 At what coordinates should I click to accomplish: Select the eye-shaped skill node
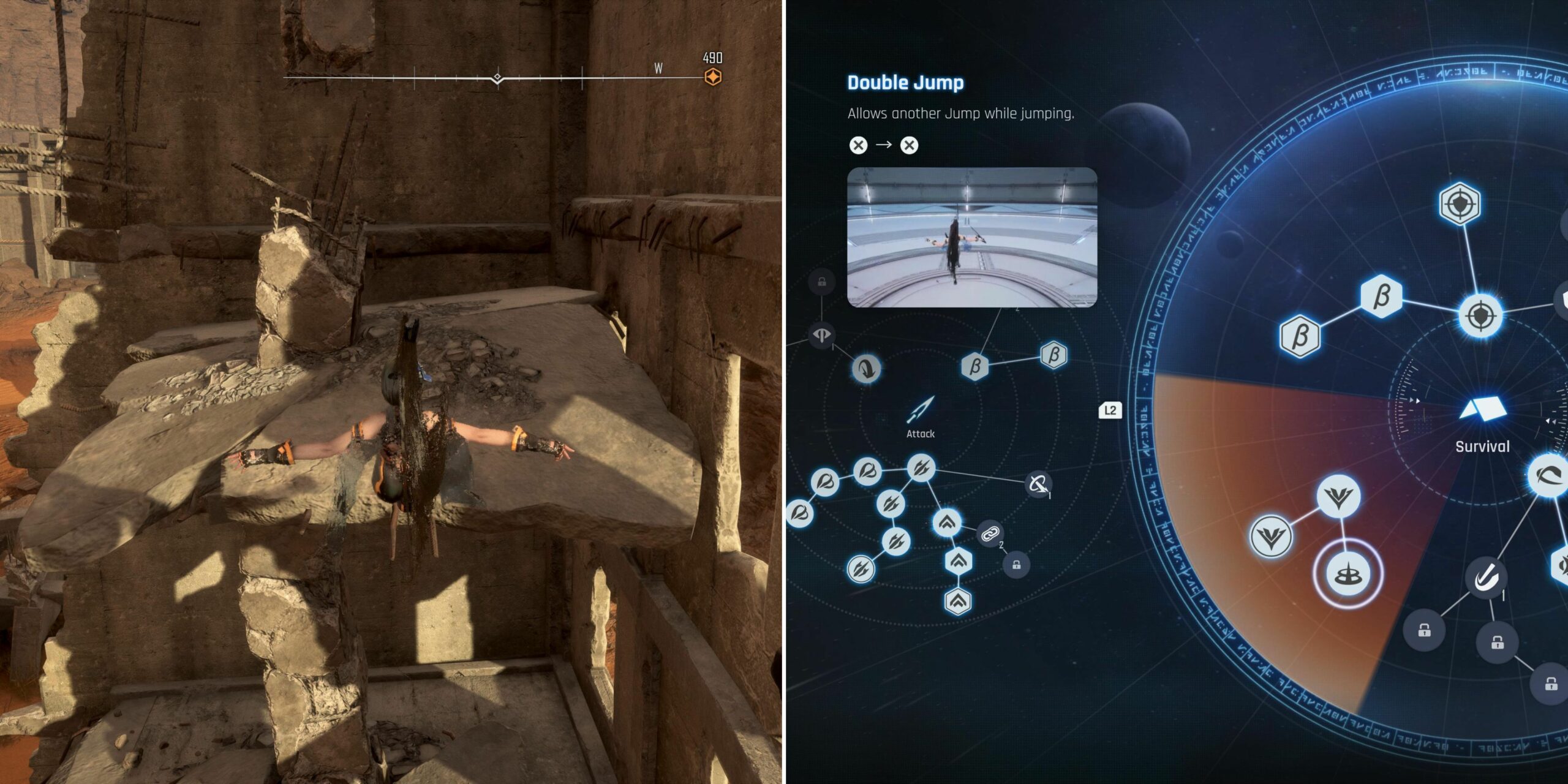click(821, 335)
